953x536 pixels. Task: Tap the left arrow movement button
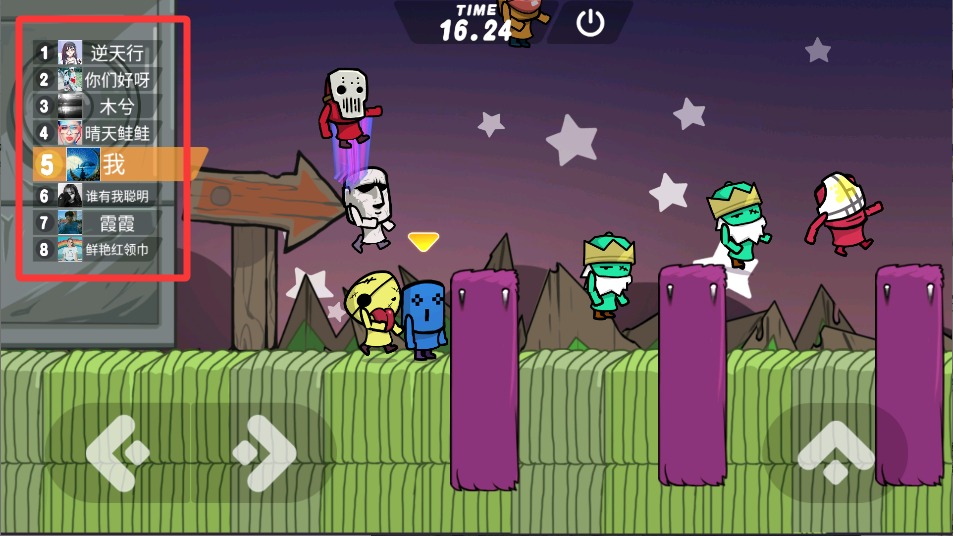point(118,454)
